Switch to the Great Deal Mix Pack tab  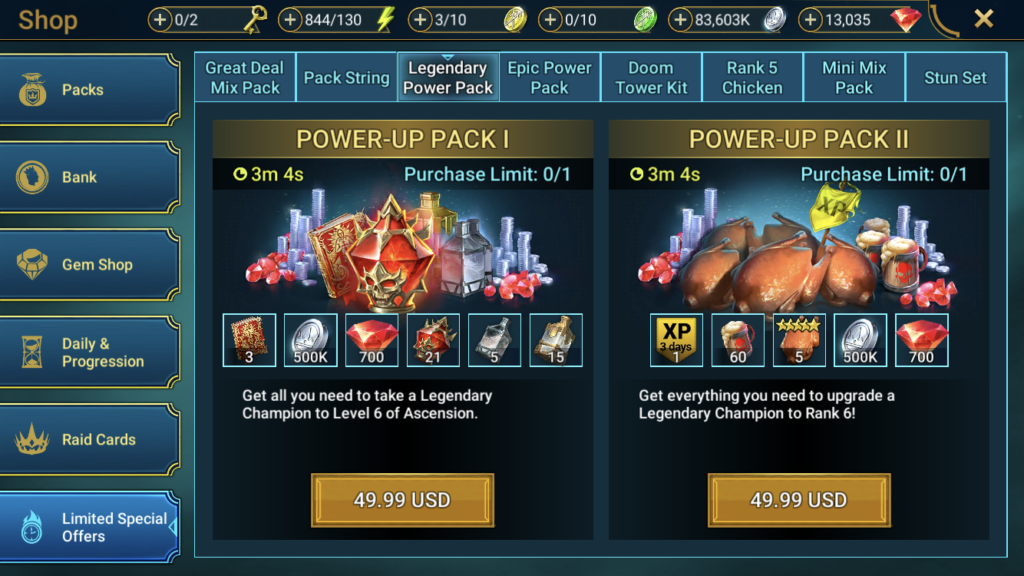click(x=245, y=78)
